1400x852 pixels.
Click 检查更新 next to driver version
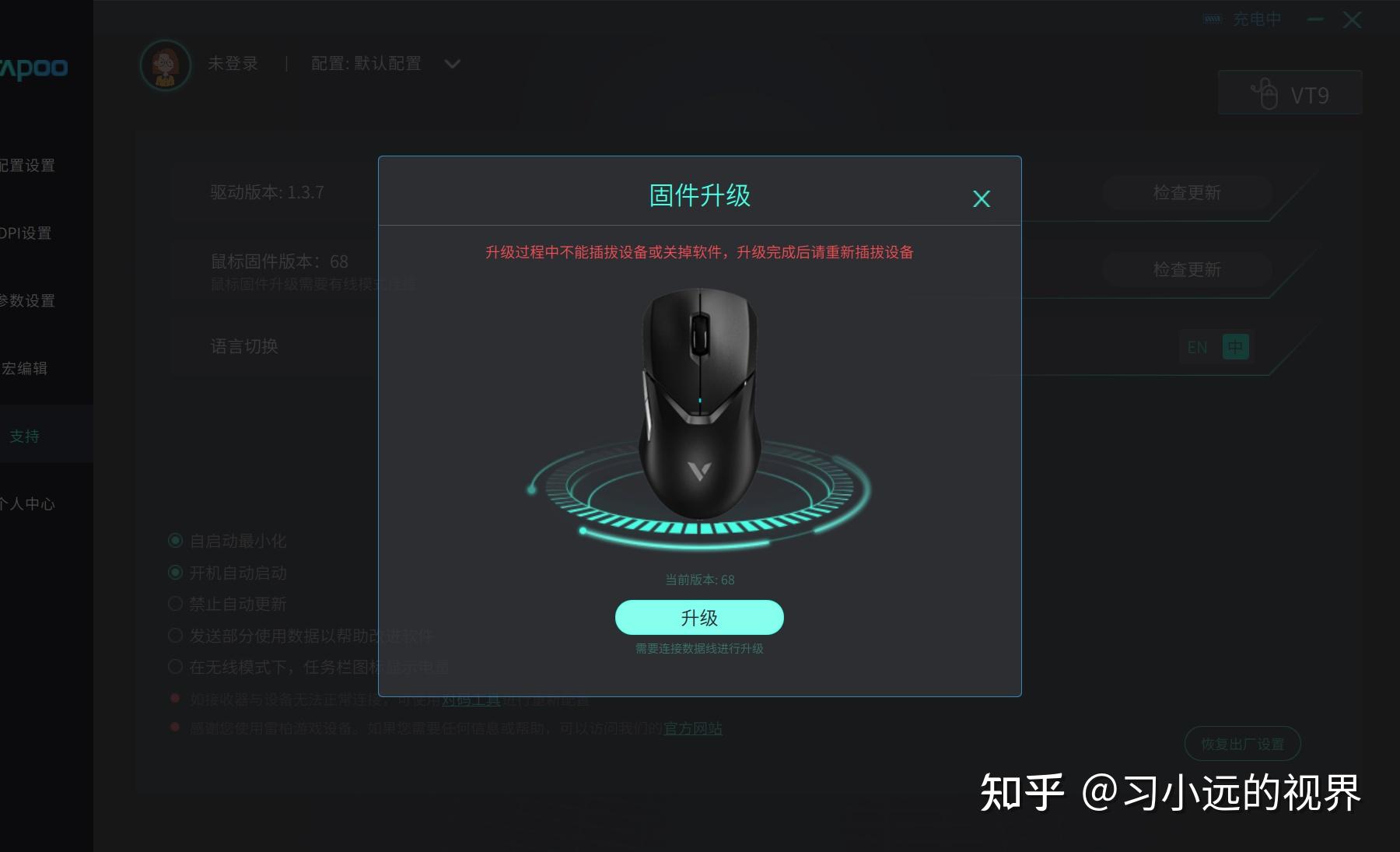point(1186,193)
